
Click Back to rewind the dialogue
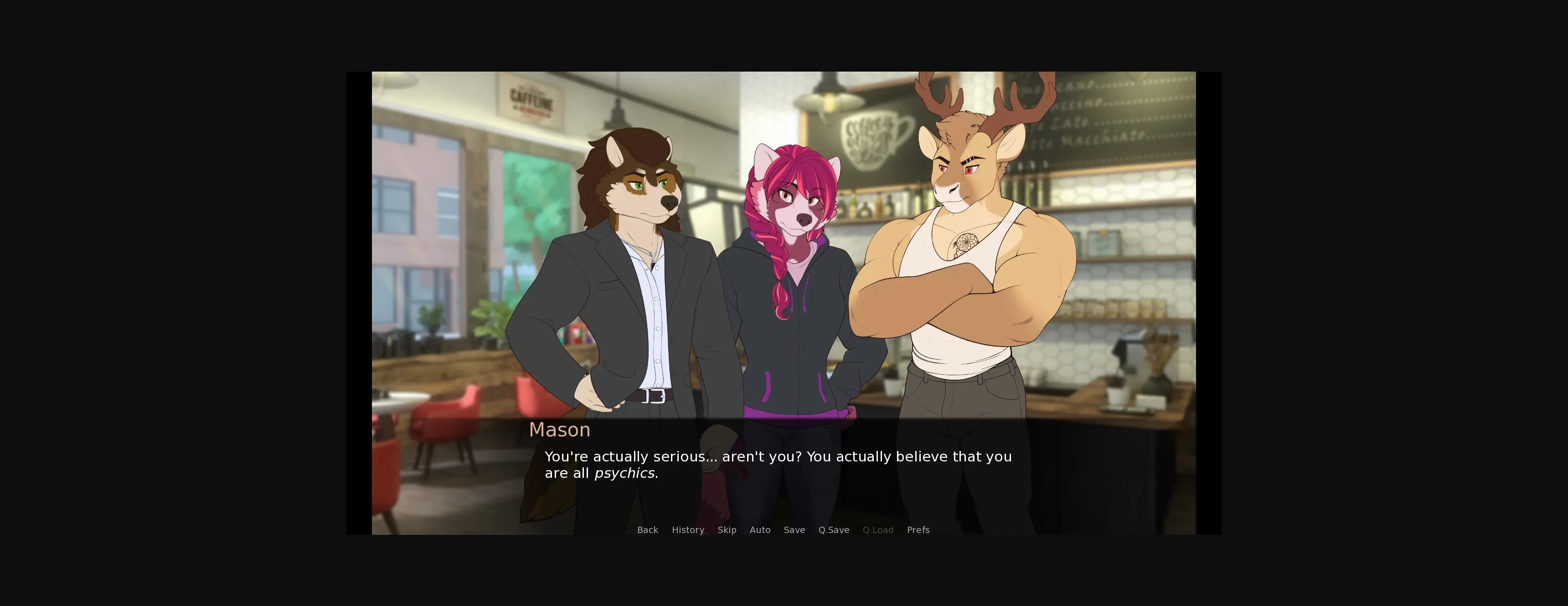pos(648,530)
